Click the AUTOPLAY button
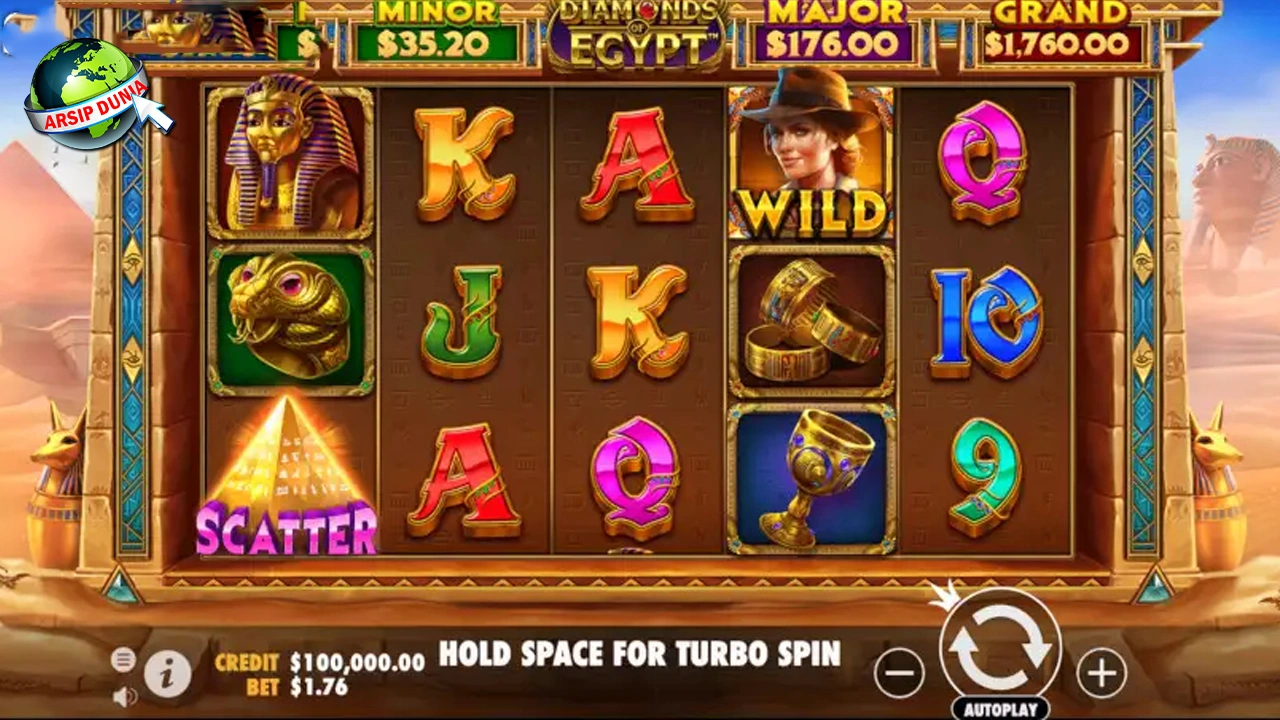This screenshot has width=1280, height=720. click(1000, 707)
